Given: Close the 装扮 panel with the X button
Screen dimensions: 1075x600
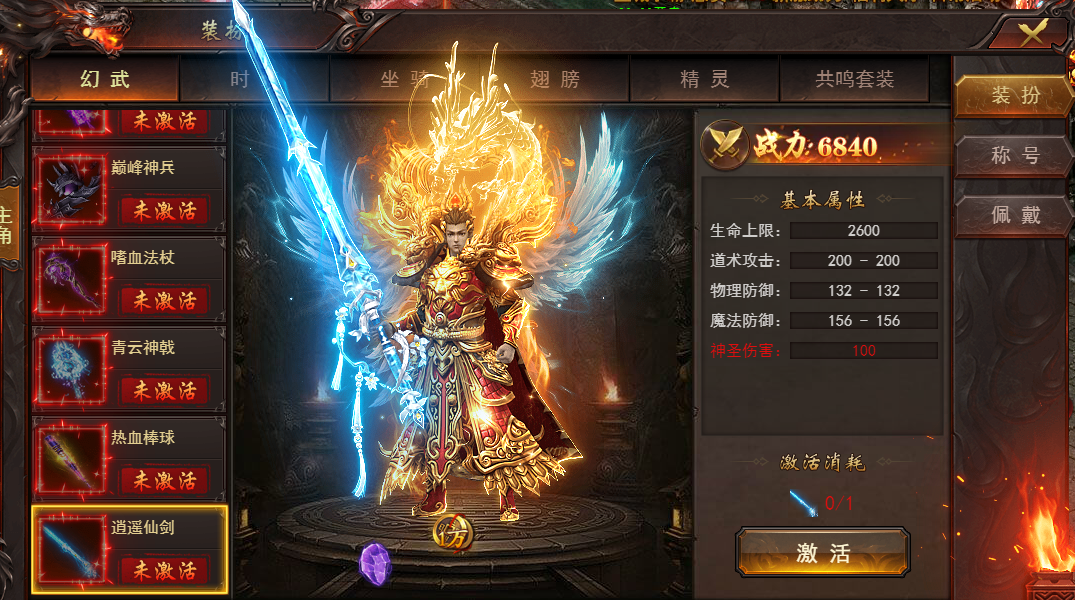Looking at the screenshot, I should point(1033,30).
